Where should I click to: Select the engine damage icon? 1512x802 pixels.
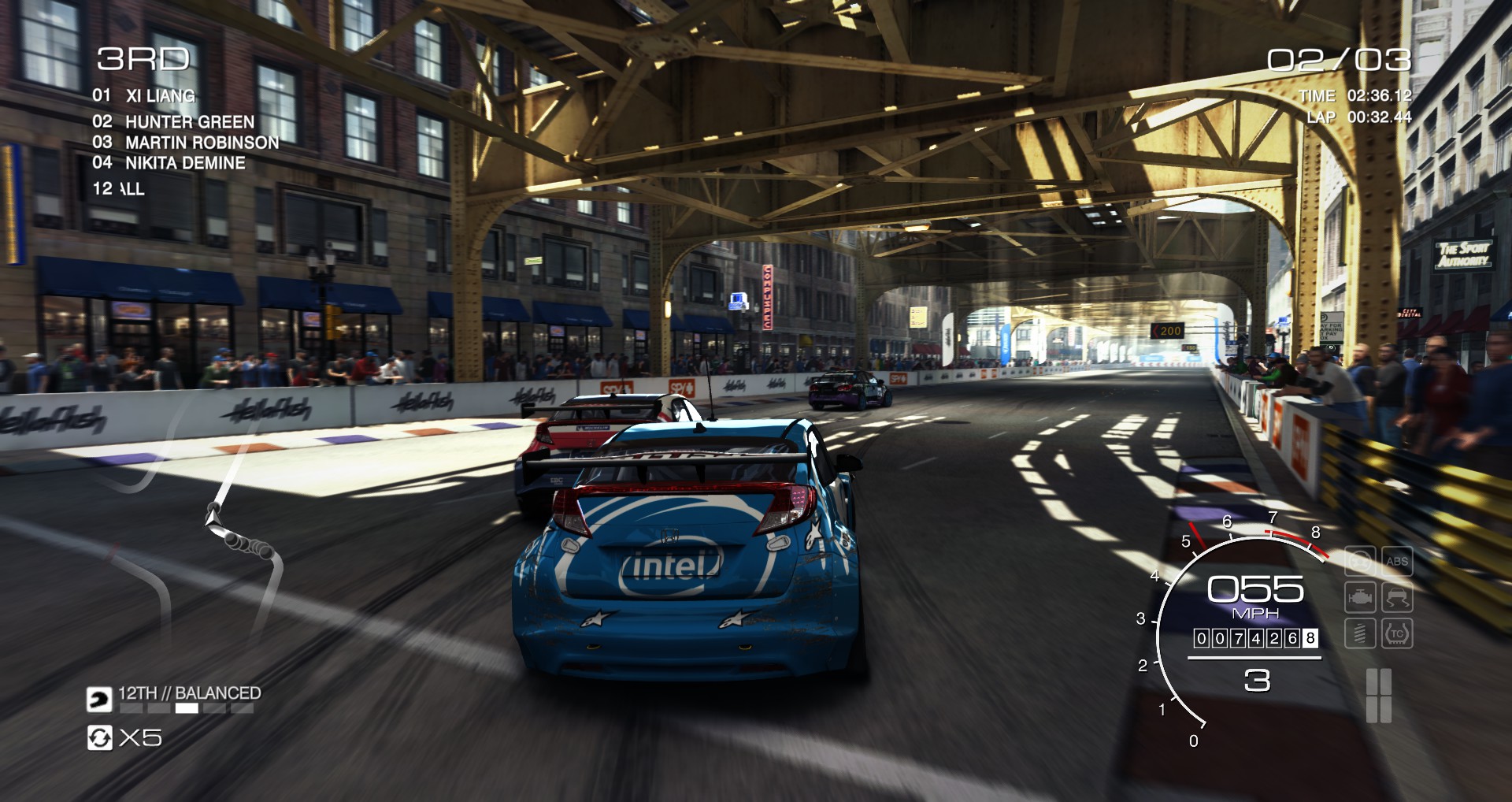coord(1360,597)
